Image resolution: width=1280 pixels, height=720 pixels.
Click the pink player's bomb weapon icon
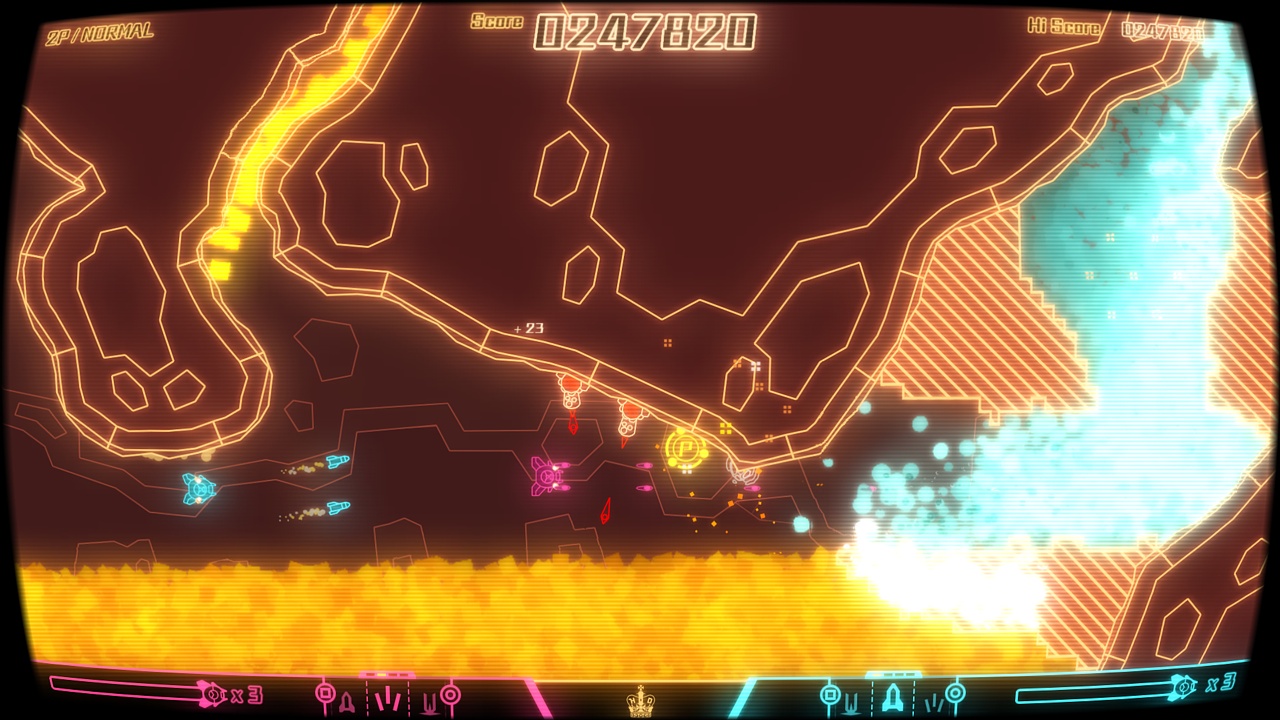tap(325, 692)
